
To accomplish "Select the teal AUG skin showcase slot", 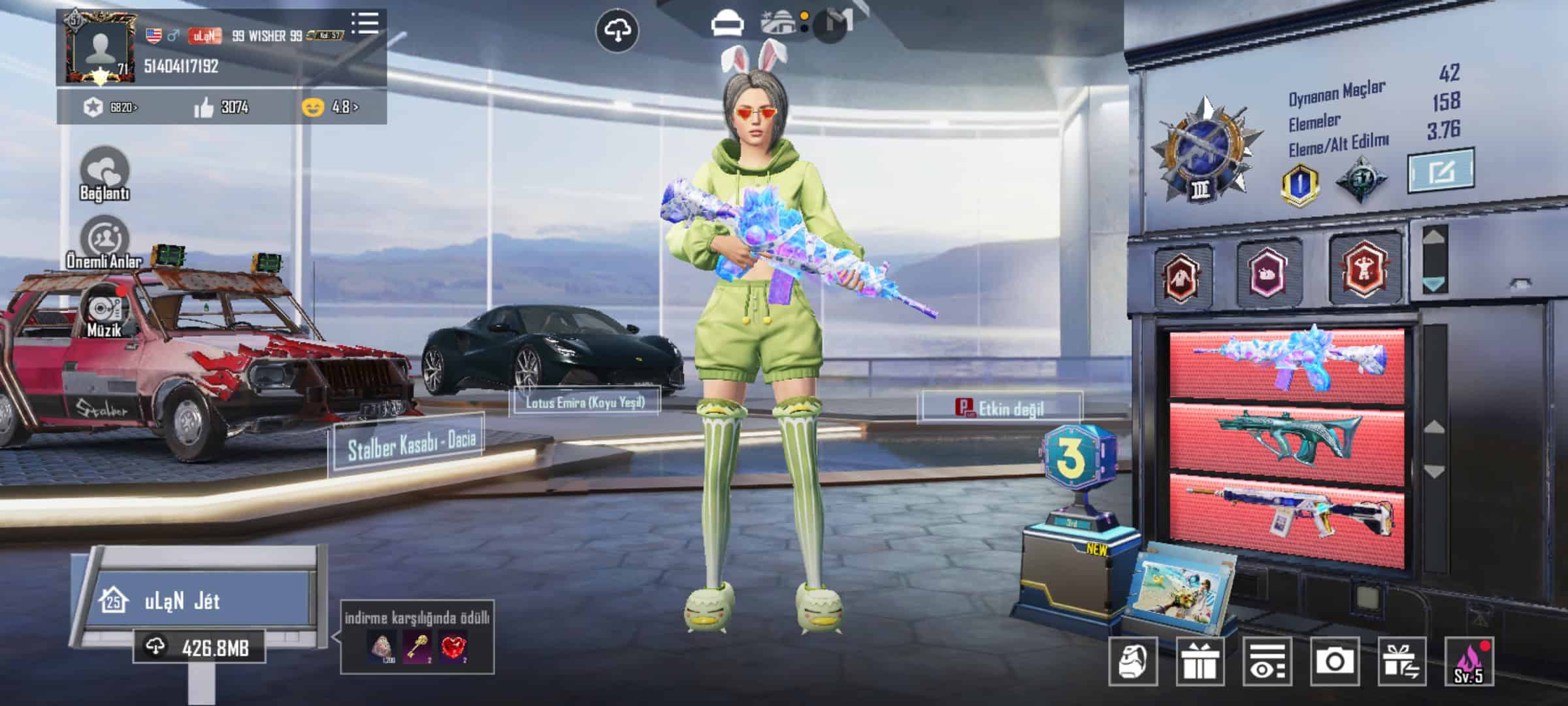I will click(x=1286, y=437).
